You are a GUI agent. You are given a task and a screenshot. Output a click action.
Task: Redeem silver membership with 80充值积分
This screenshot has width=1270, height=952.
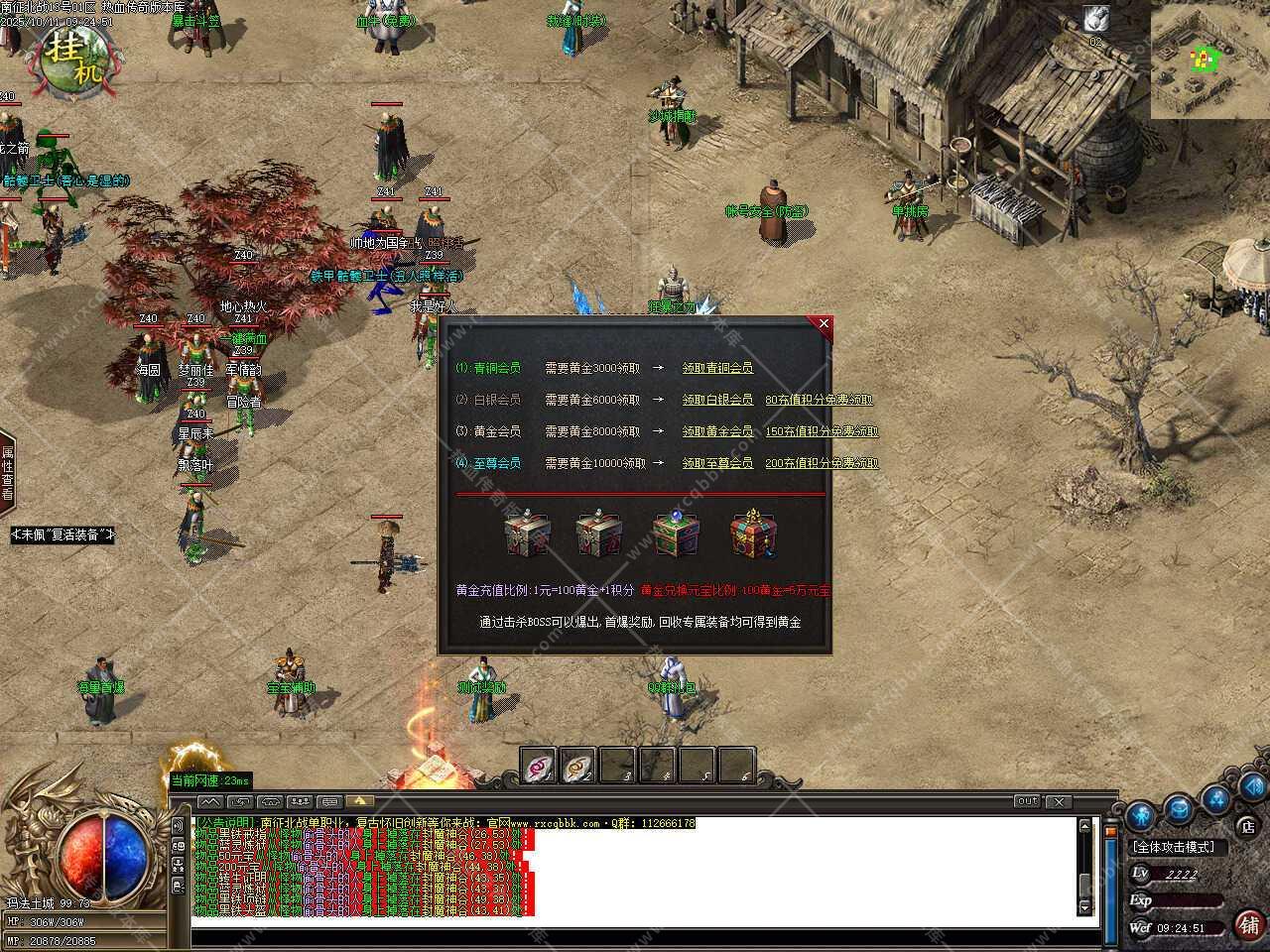(x=820, y=400)
